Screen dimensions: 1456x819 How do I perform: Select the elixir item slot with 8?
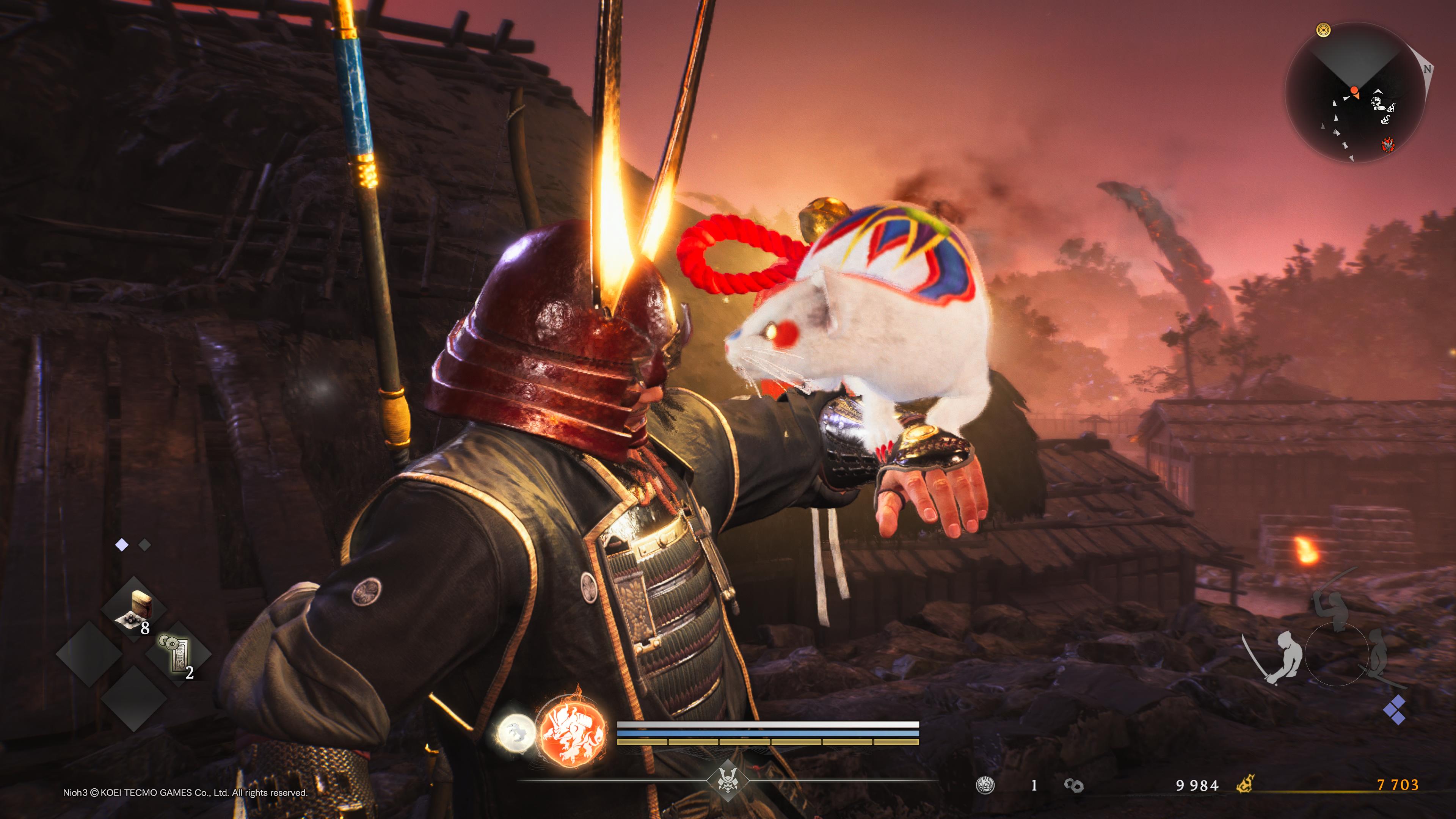[135, 610]
